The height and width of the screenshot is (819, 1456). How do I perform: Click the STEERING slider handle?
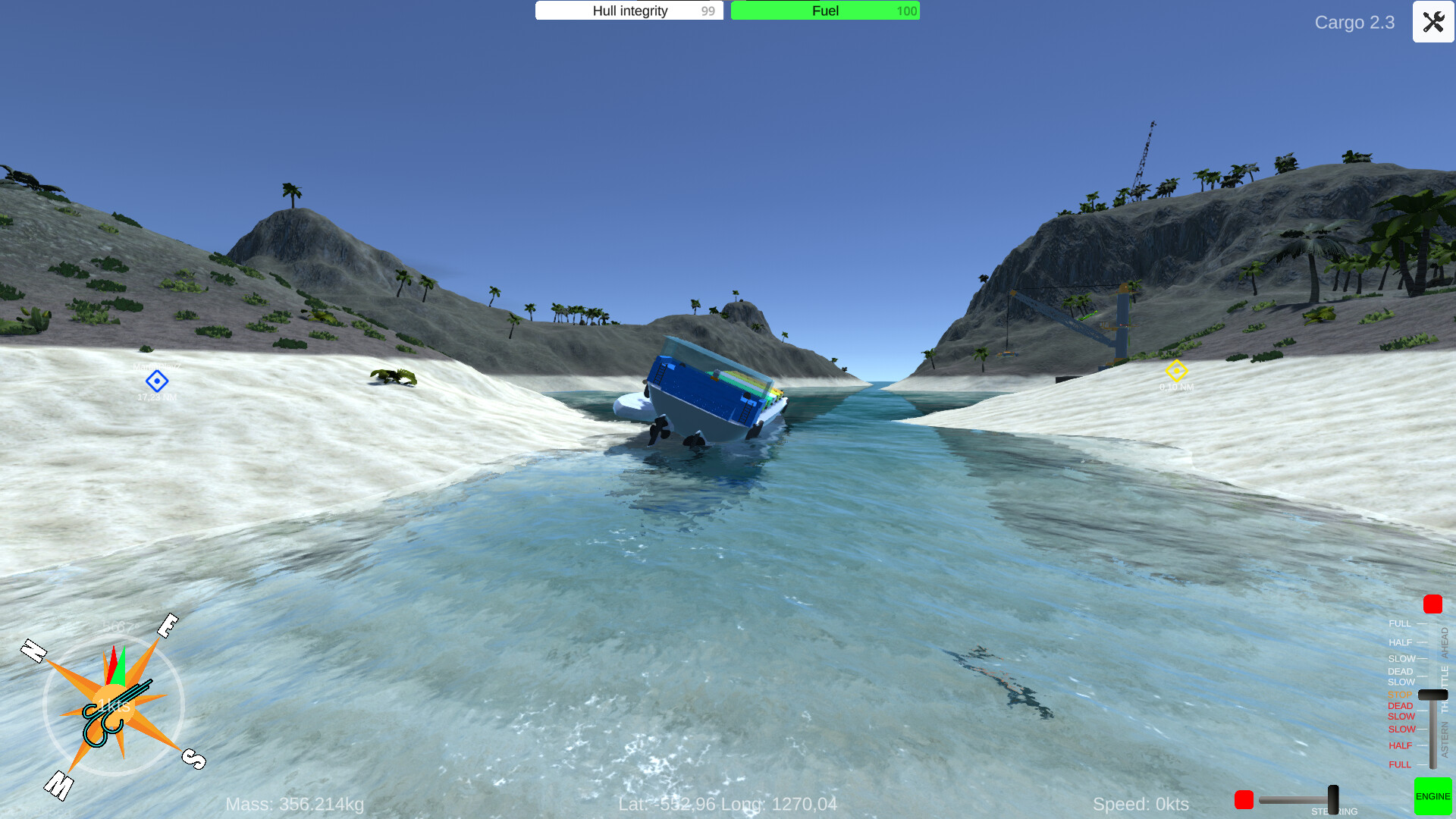(x=1332, y=799)
